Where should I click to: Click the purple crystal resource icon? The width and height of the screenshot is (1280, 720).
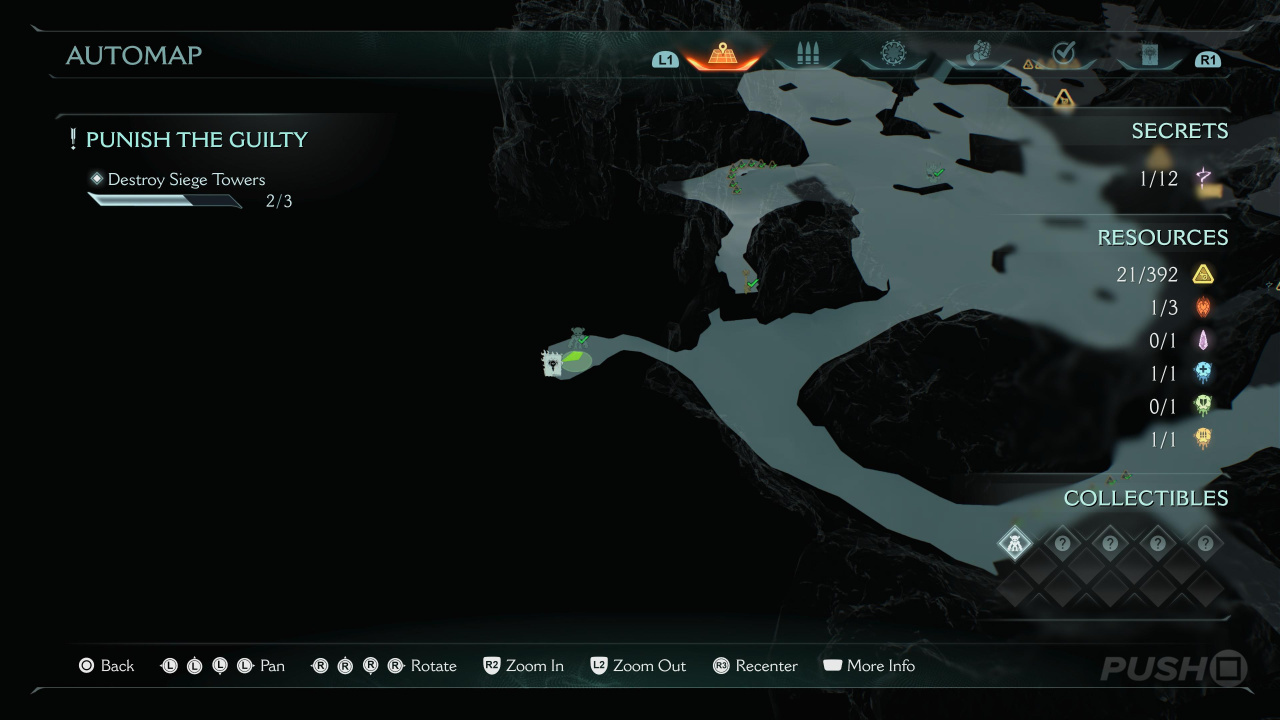[x=1203, y=340]
